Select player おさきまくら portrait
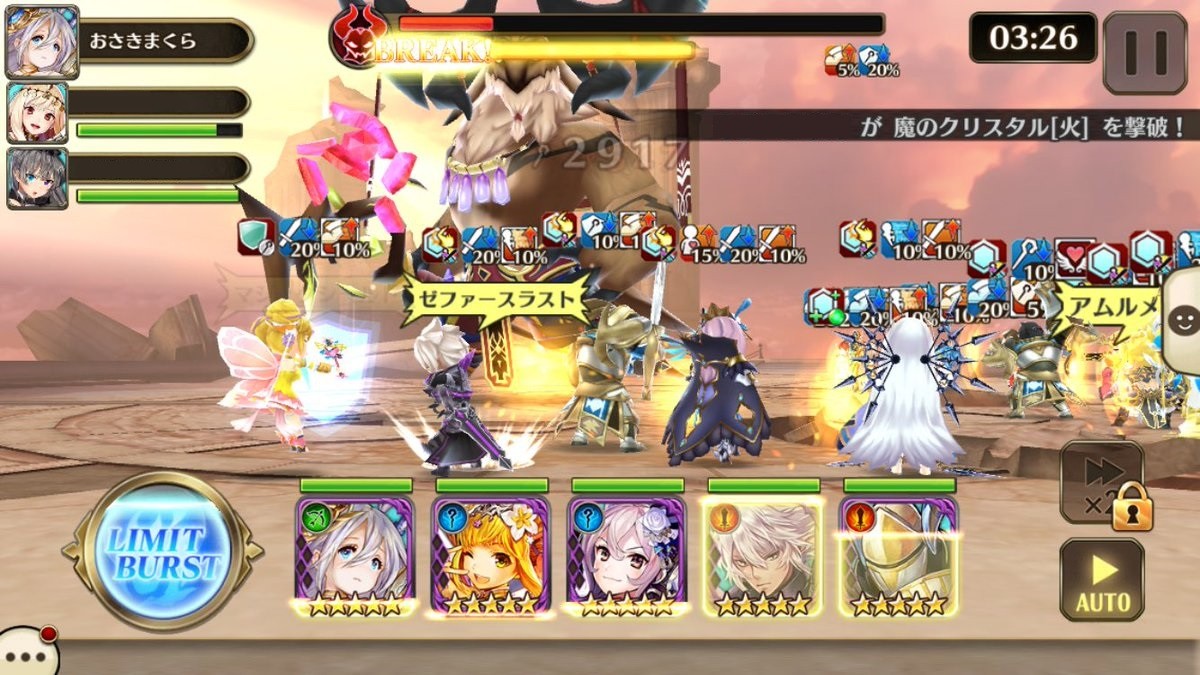The height and width of the screenshot is (675, 1200). click(x=41, y=41)
